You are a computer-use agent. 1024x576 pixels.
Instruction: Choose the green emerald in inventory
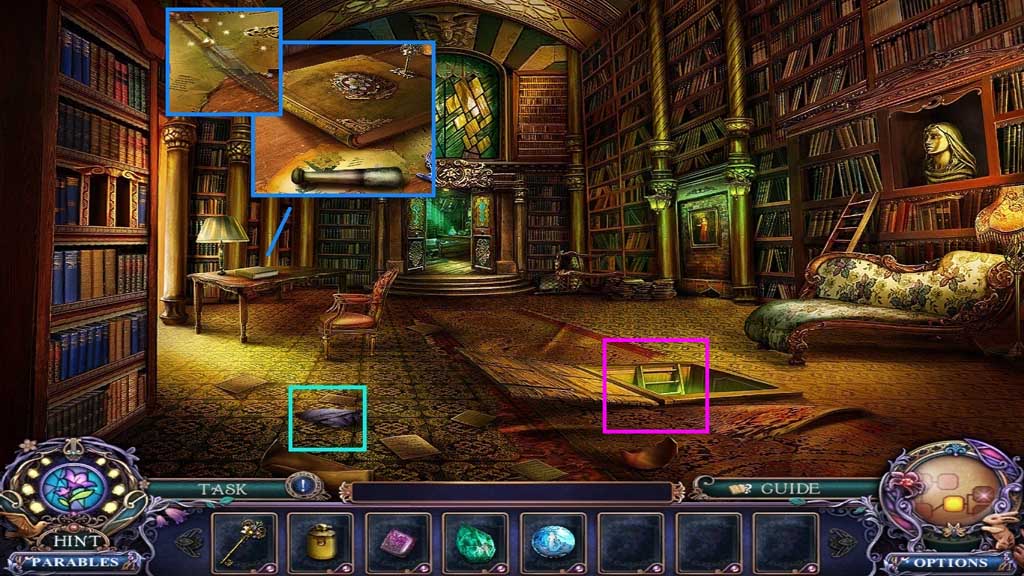coord(474,543)
